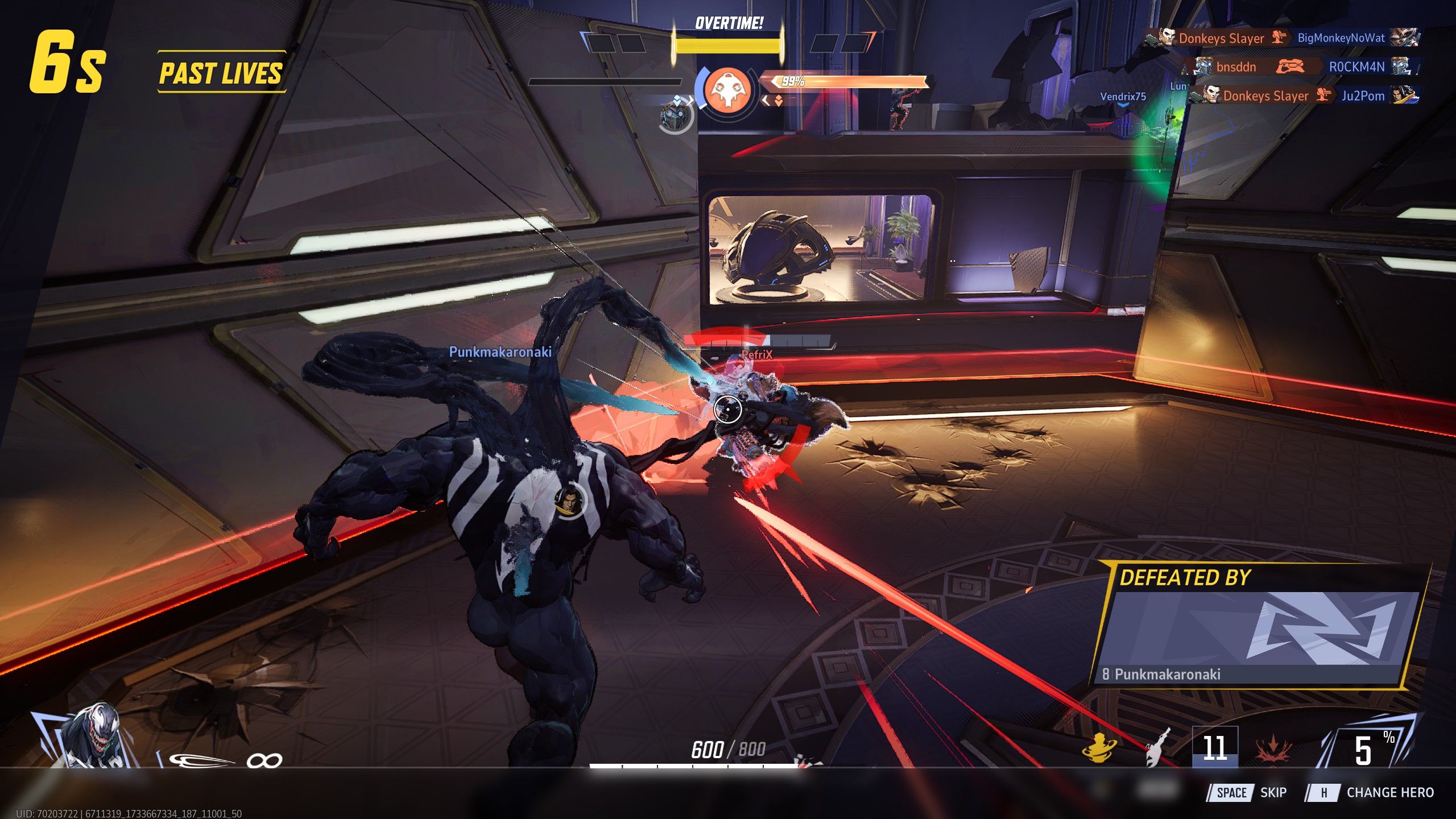Choose the Change Hero option
The width and height of the screenshot is (1456, 819).
click(x=1370, y=792)
